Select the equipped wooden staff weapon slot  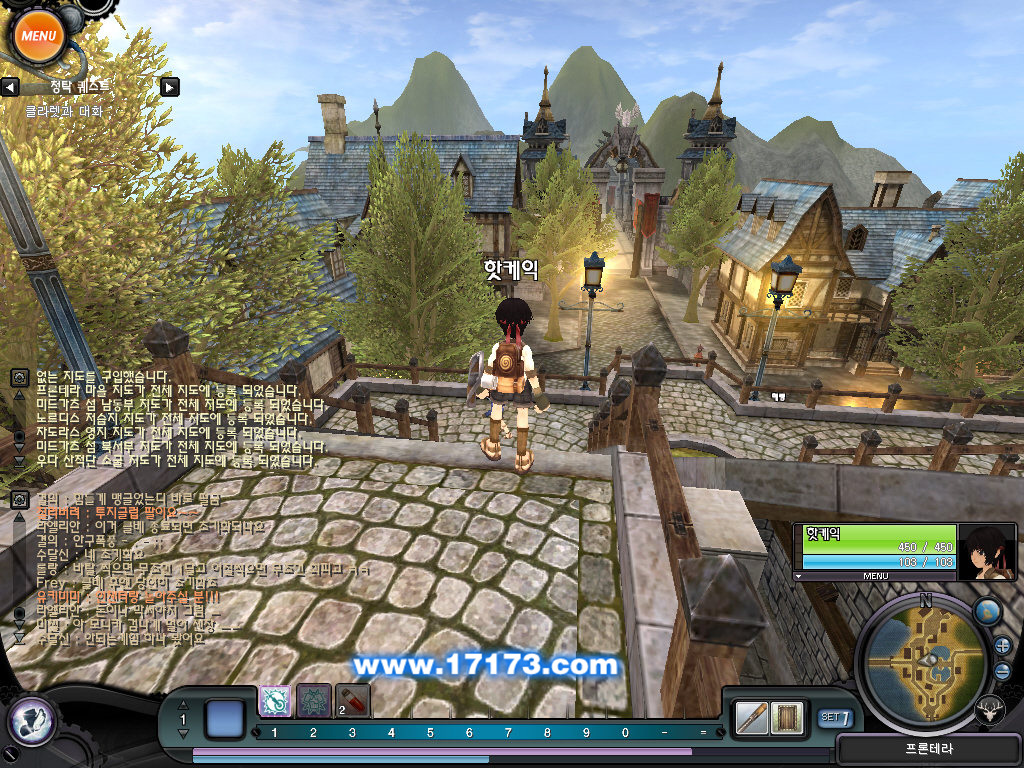[752, 717]
